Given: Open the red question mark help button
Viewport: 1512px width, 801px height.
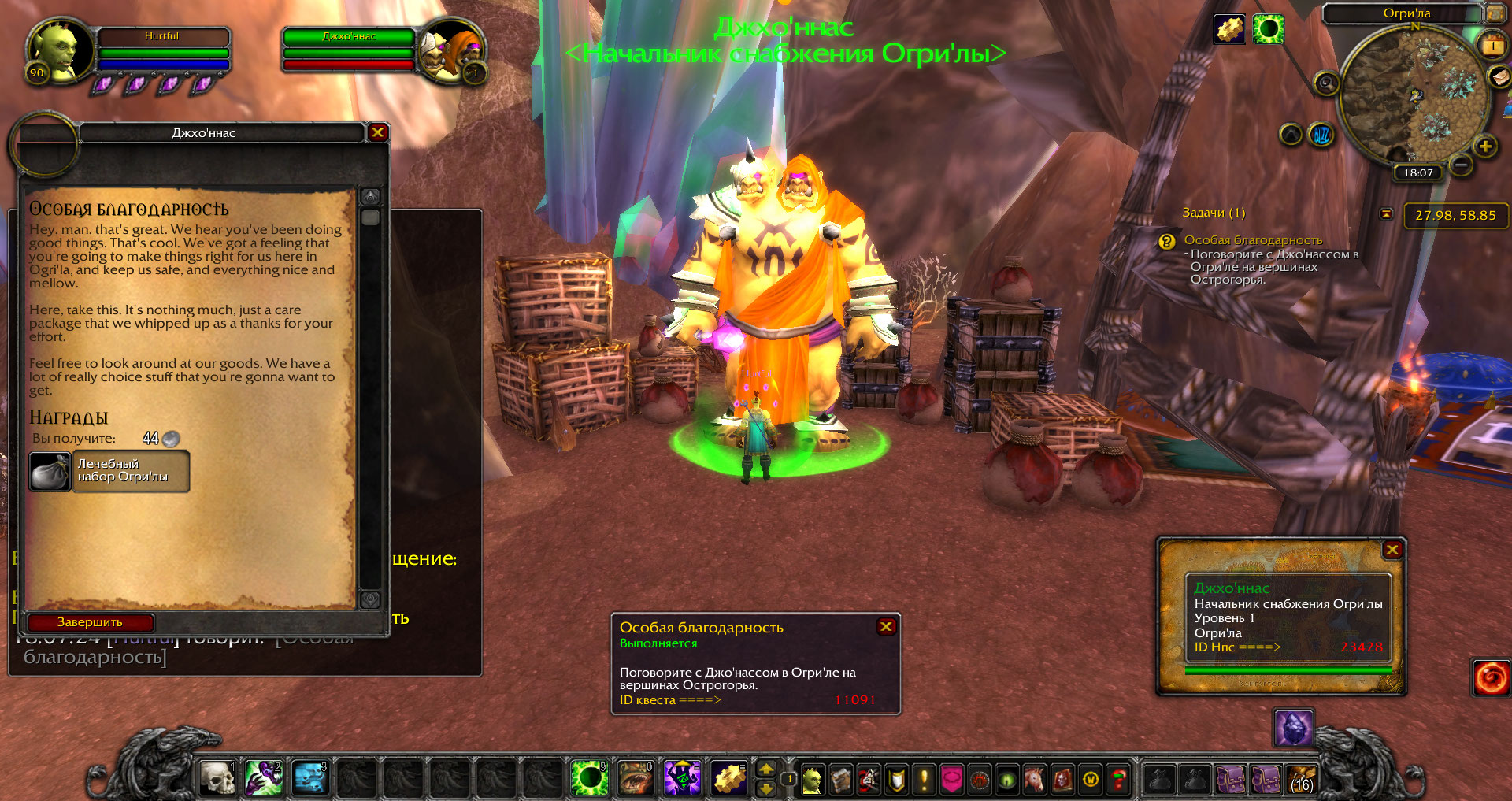Looking at the screenshot, I should point(1118,780).
